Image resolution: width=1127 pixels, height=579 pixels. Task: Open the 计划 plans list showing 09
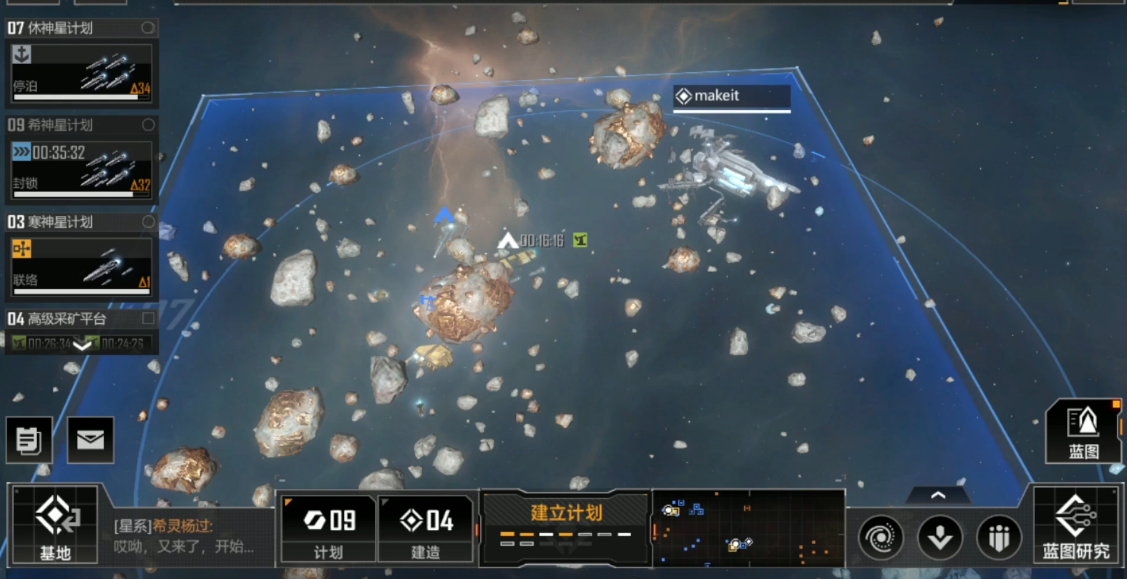328,527
